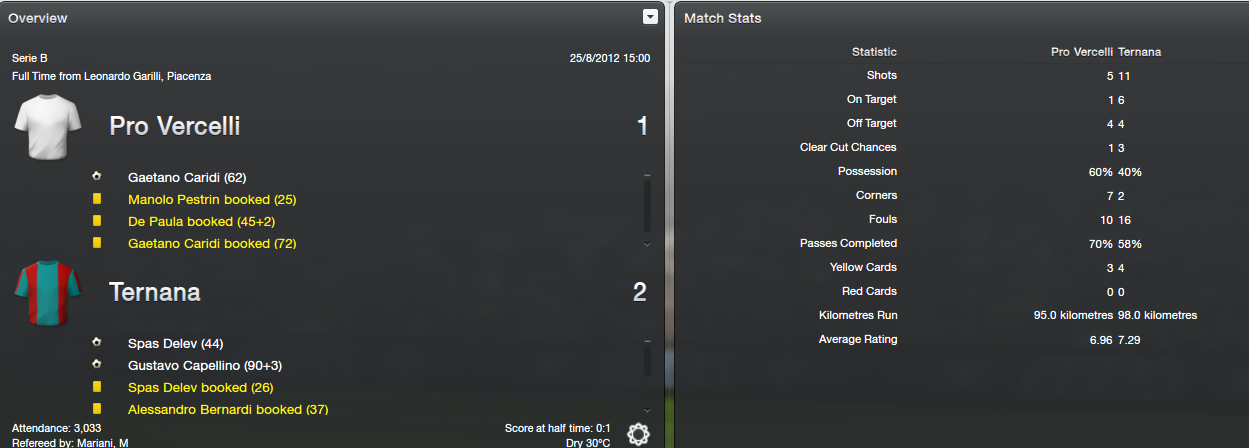Select Gaetano Caridi's goal entry (62)
Screen dimensions: 1249x448
coord(187,177)
